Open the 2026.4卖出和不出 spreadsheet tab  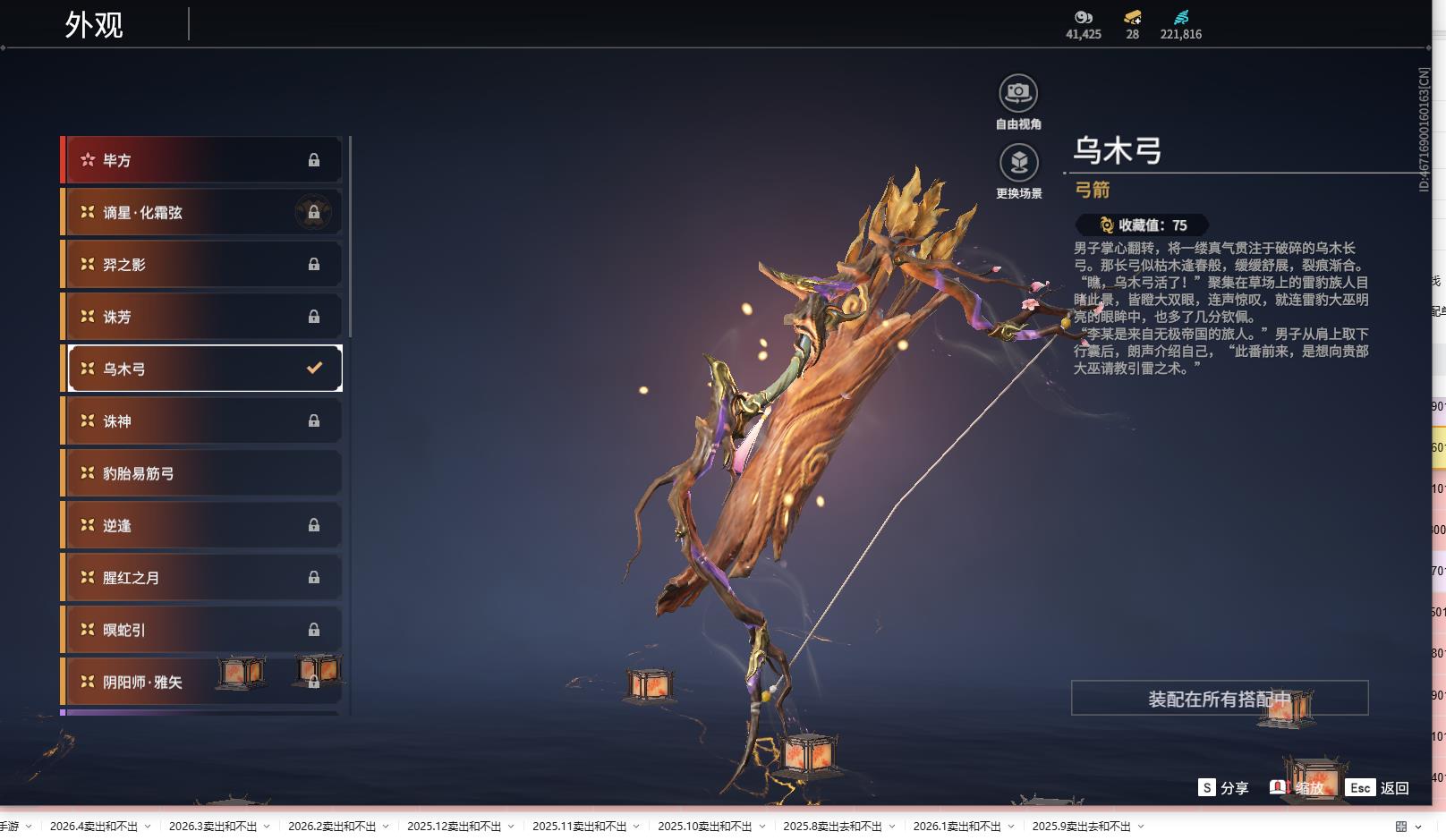click(94, 827)
